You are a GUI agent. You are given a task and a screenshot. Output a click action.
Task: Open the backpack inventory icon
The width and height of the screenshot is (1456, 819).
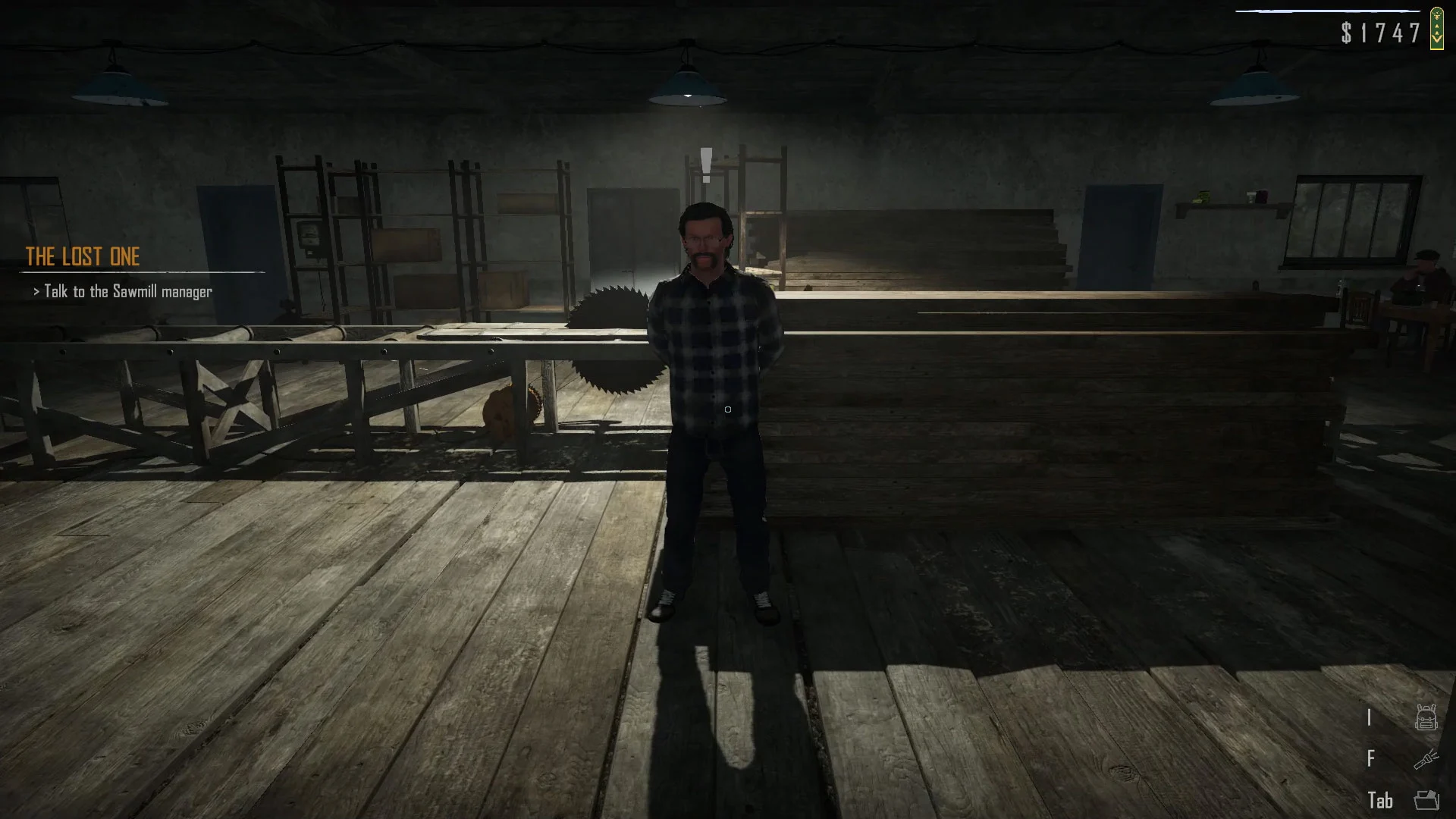click(1426, 717)
